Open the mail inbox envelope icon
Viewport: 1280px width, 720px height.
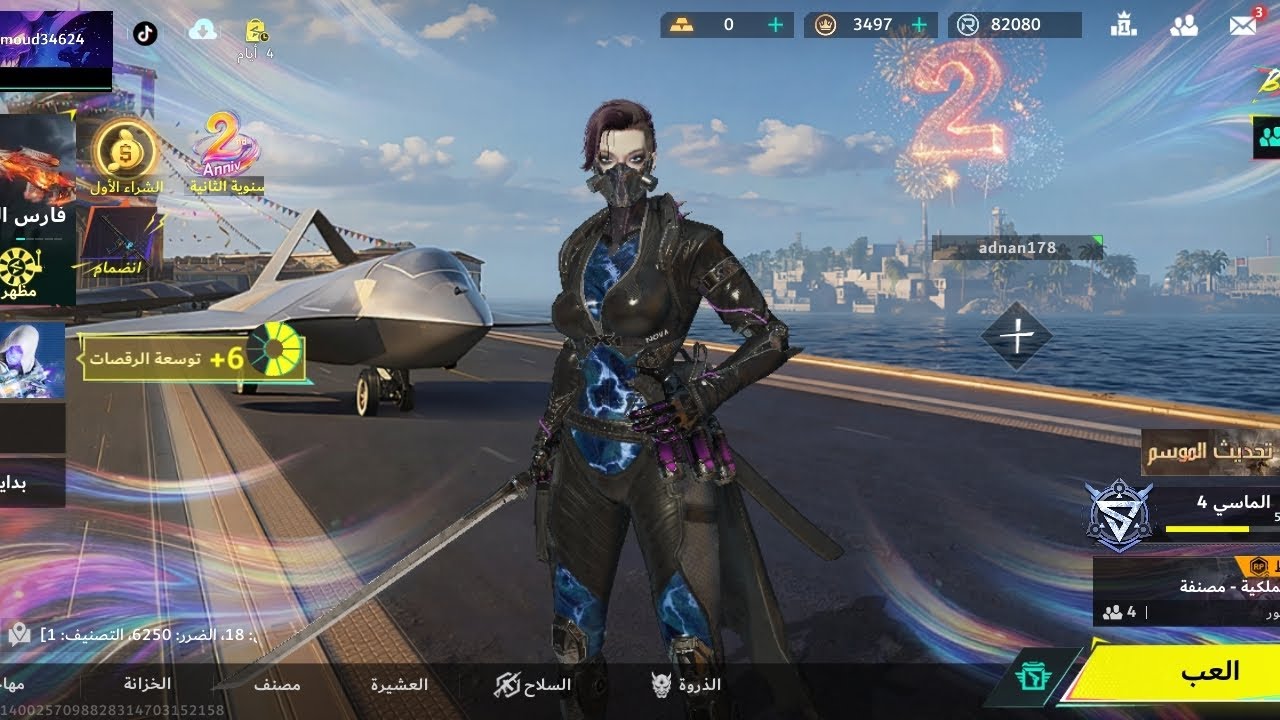click(x=1242, y=26)
